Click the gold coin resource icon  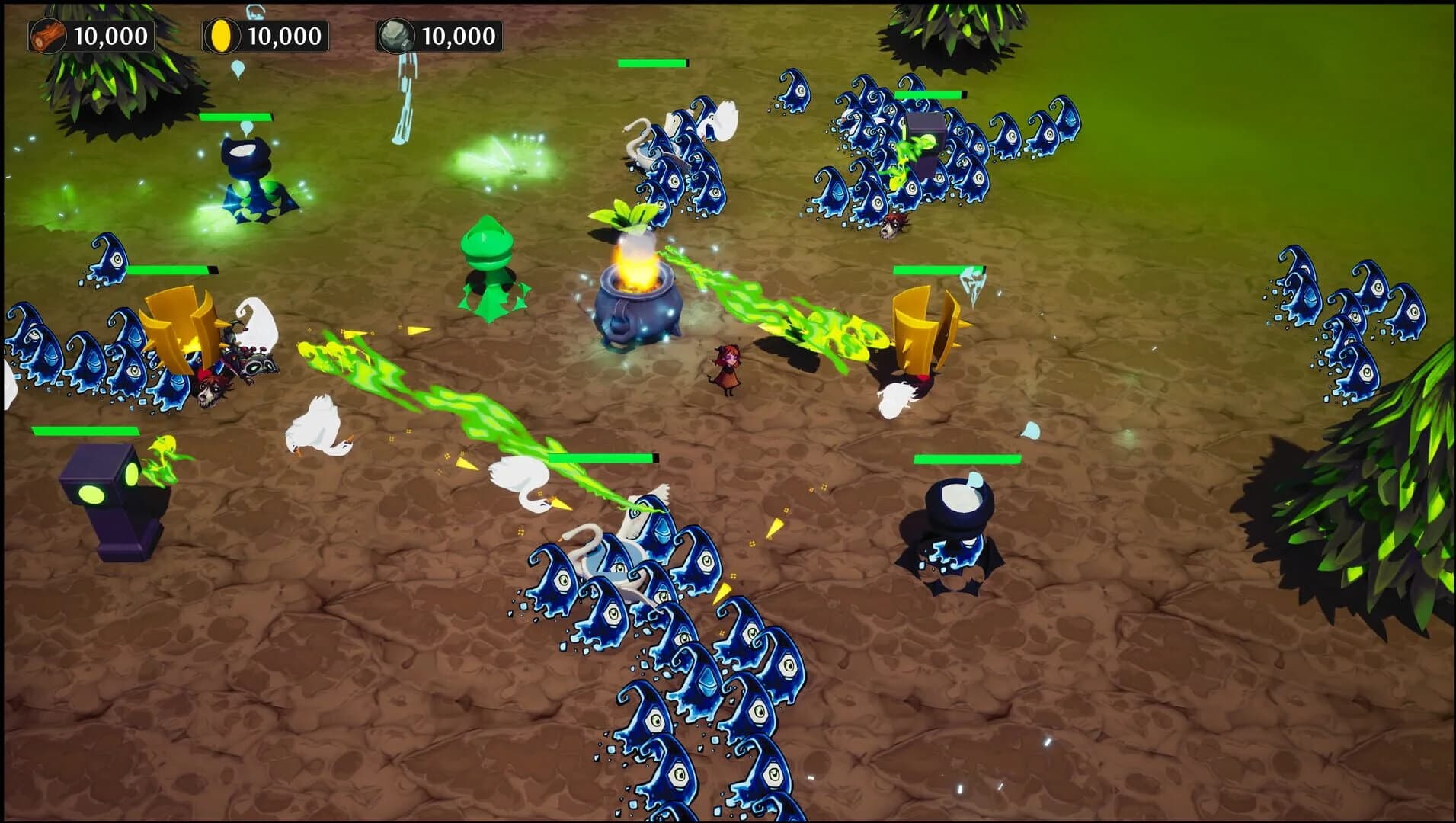point(220,34)
